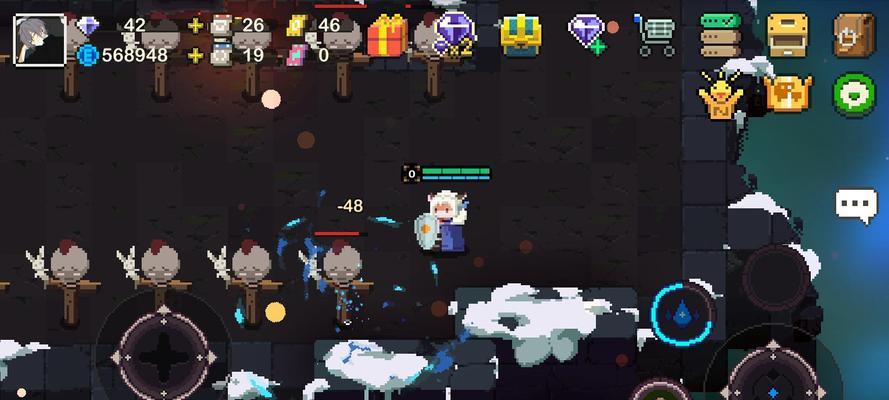Open the green chat bubble messenger
The width and height of the screenshot is (889, 400).
coord(853,95)
